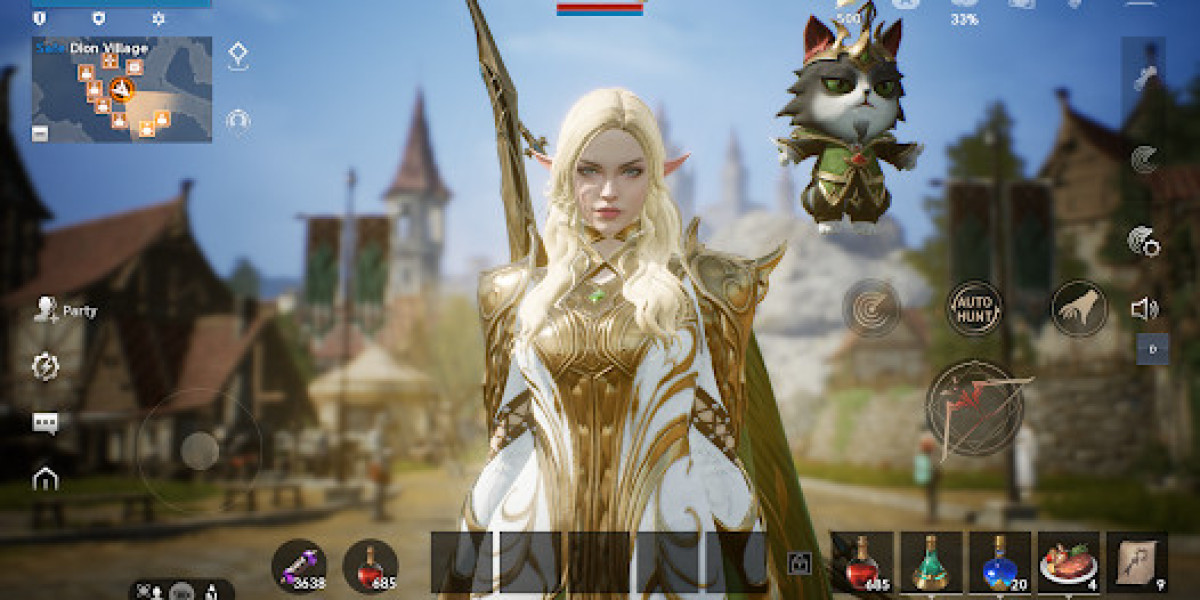This screenshot has width=1200, height=600.
Task: Click the house icon on the left
Action: pos(45,479)
